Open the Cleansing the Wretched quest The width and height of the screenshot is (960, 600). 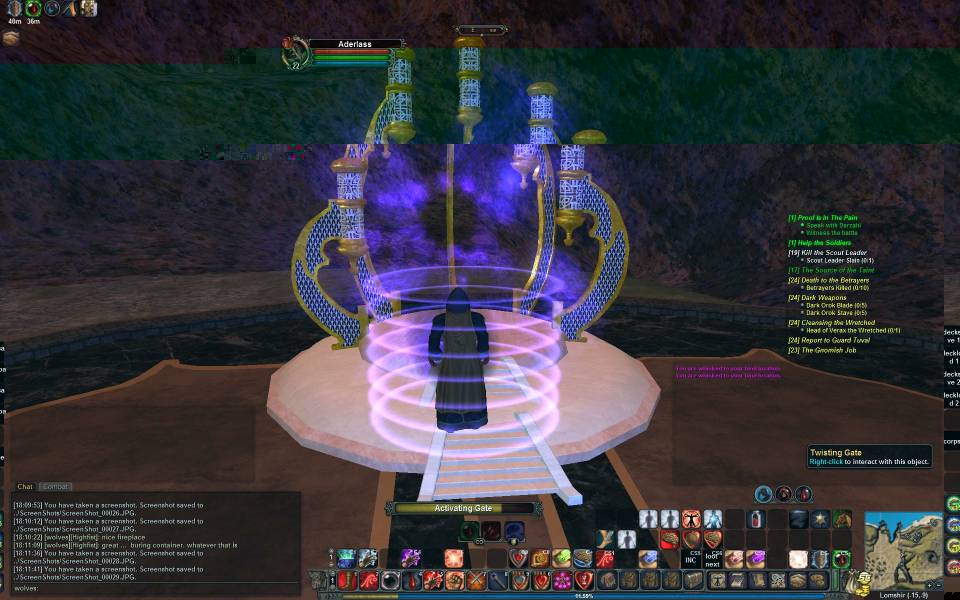coord(836,323)
